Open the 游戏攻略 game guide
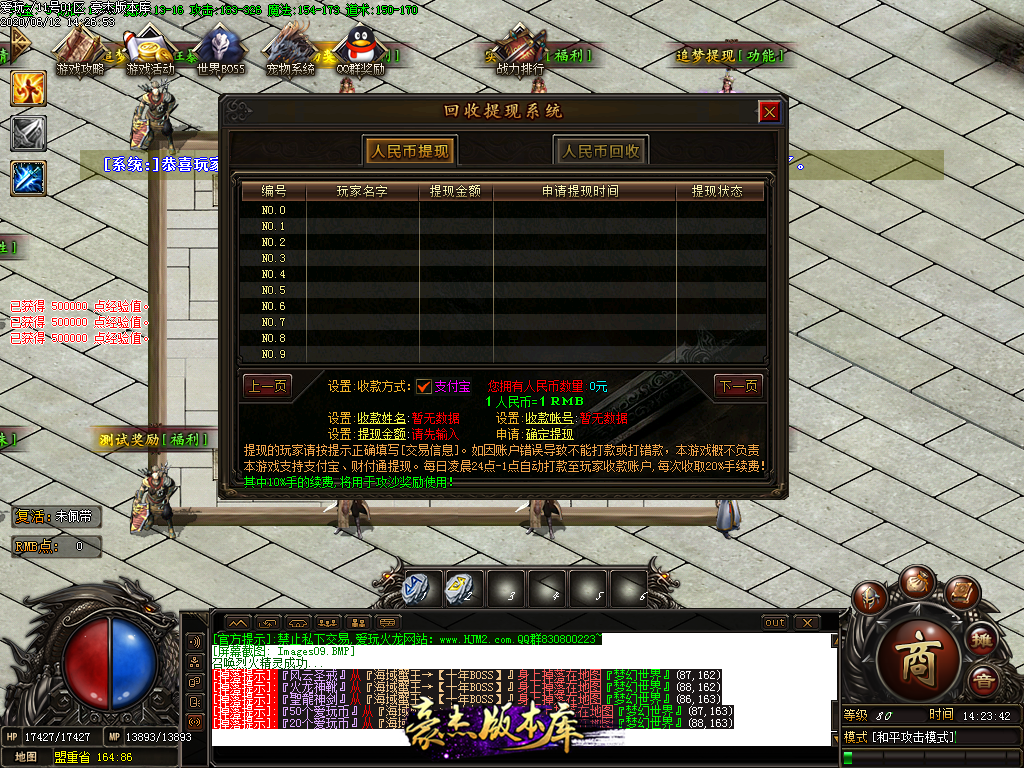The width and height of the screenshot is (1024, 768). [x=80, y=52]
